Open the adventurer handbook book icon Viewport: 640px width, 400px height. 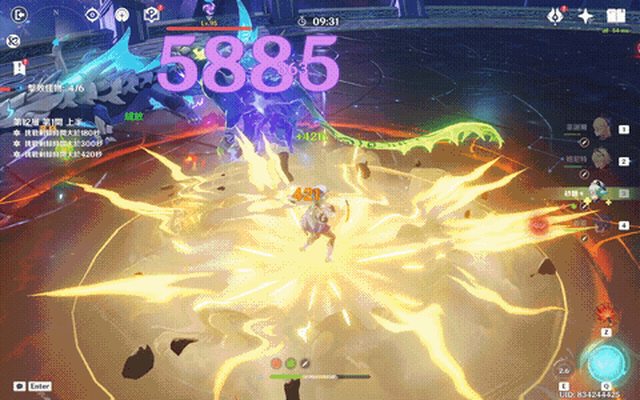615,15
